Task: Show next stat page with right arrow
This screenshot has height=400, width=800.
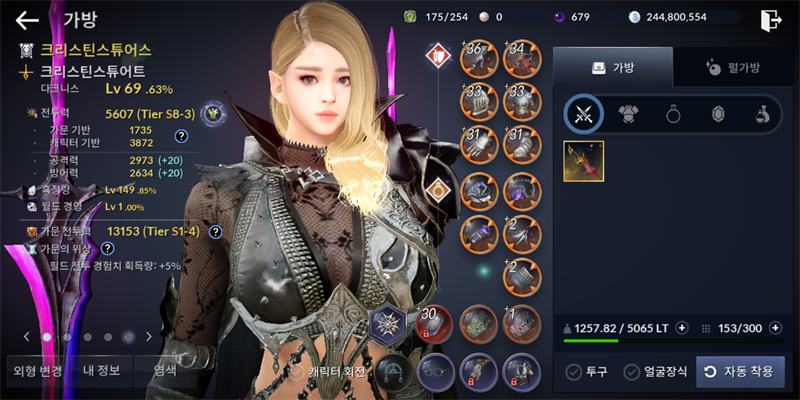Action: click(149, 337)
